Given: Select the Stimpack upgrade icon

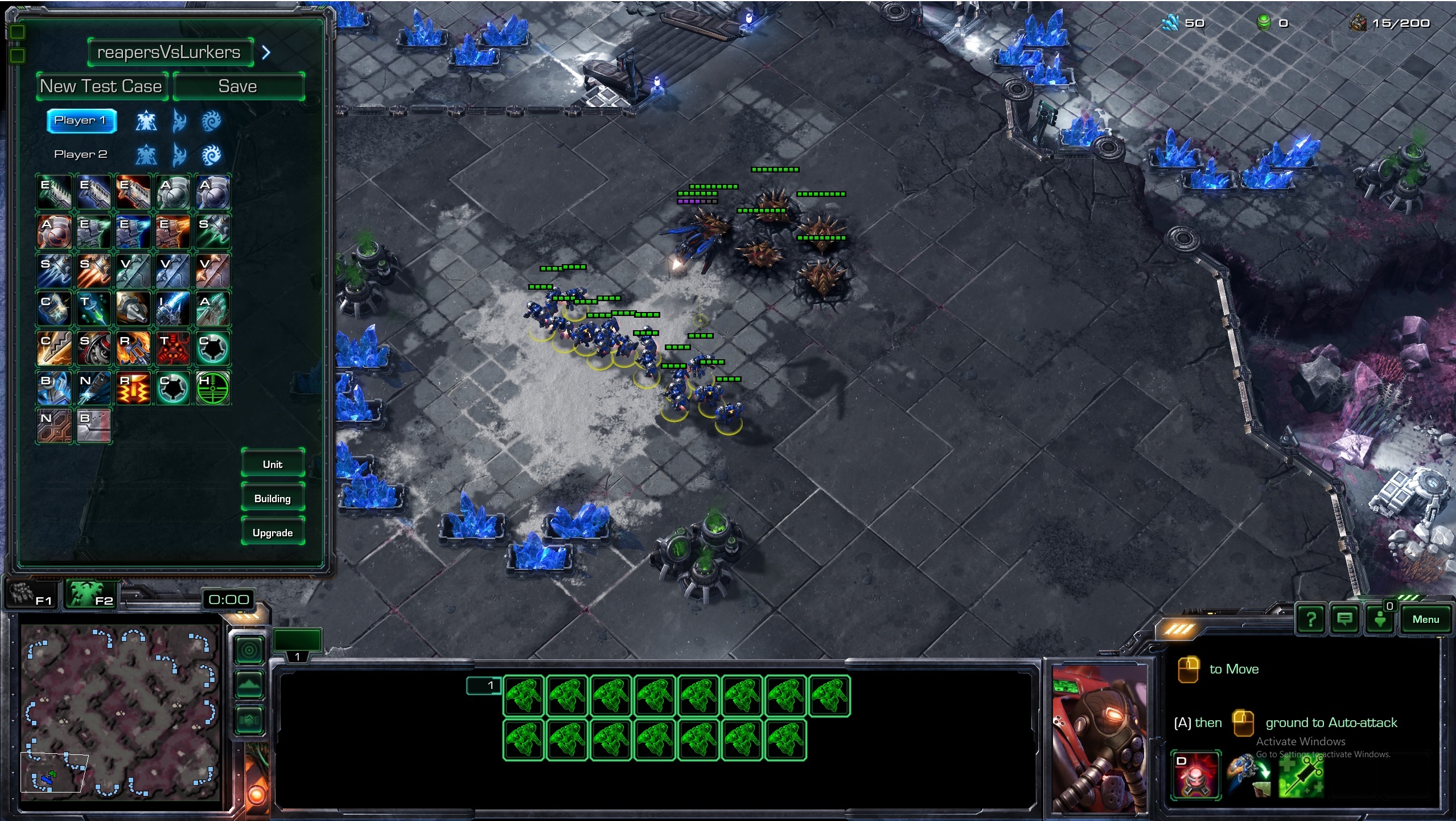Looking at the screenshot, I should 93,308.
